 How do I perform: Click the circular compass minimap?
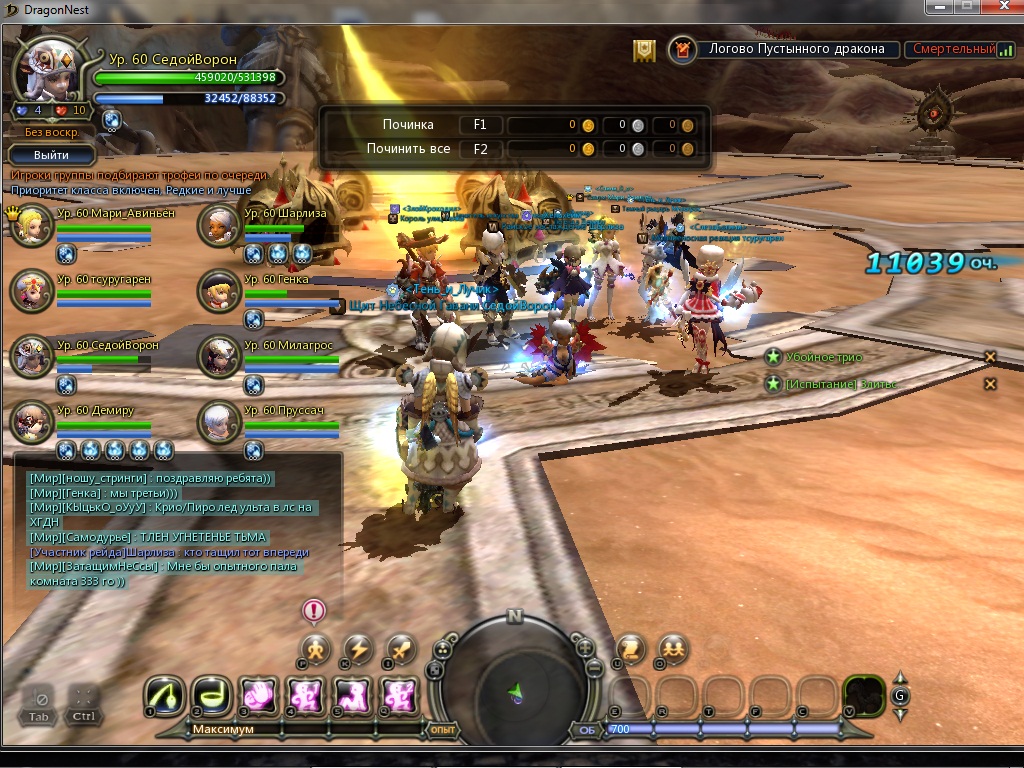coord(515,678)
